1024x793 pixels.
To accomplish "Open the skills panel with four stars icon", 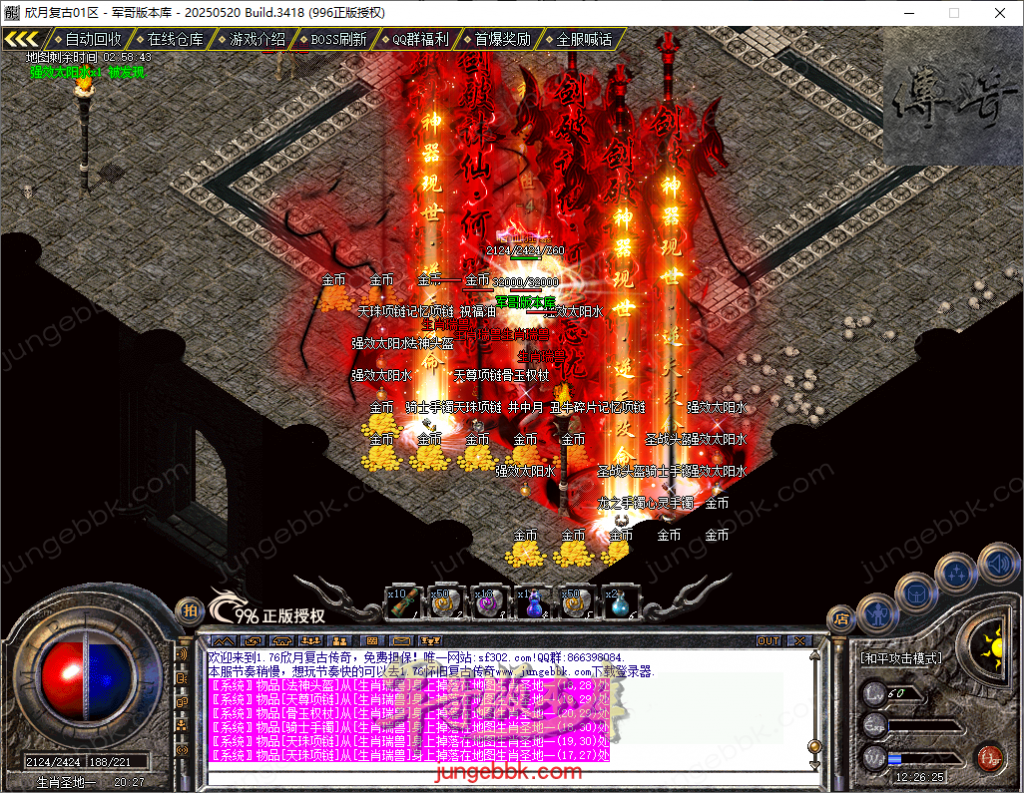I will pyautogui.click(x=956, y=573).
